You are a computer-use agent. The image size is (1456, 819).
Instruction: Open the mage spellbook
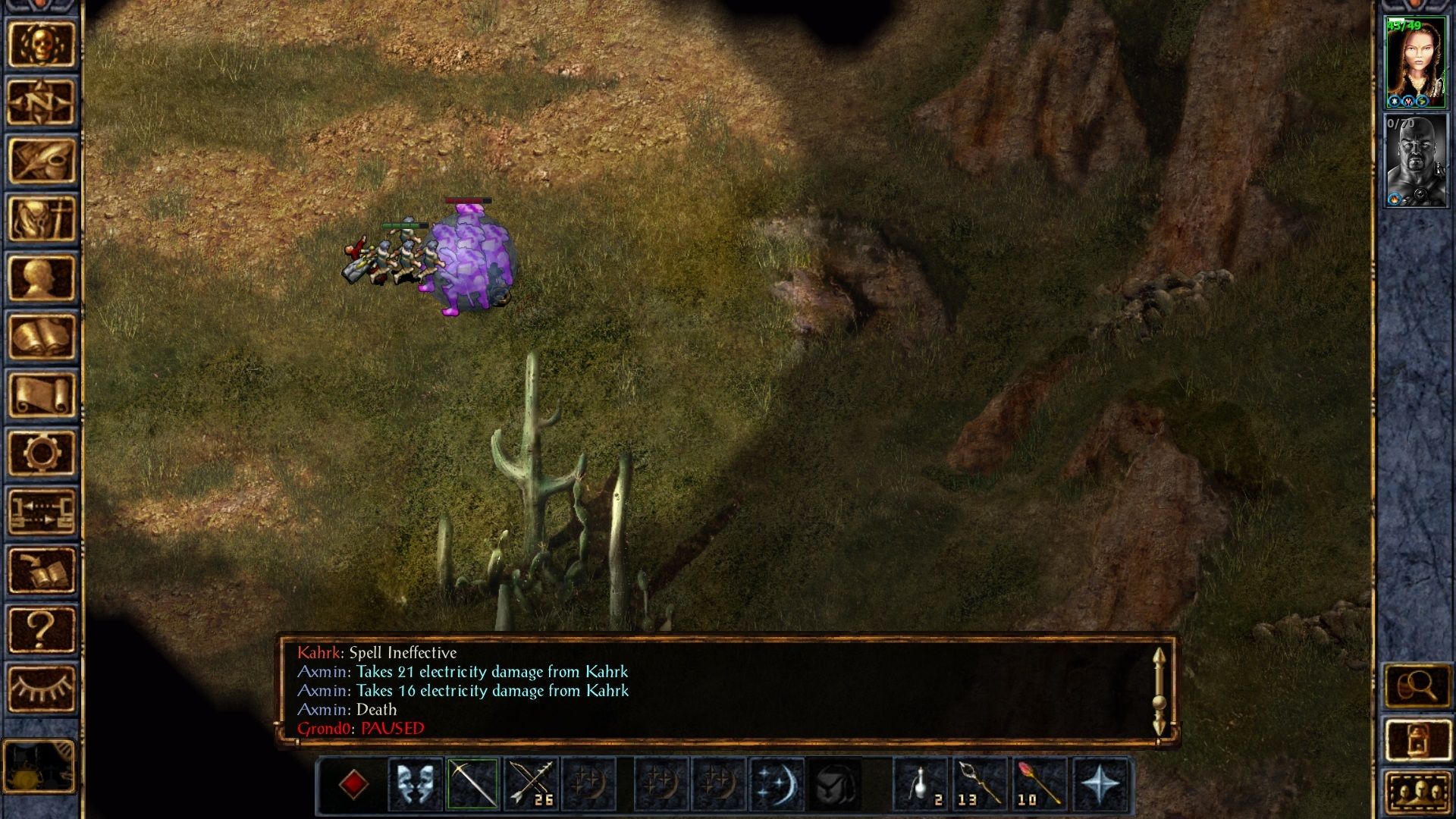(41, 336)
